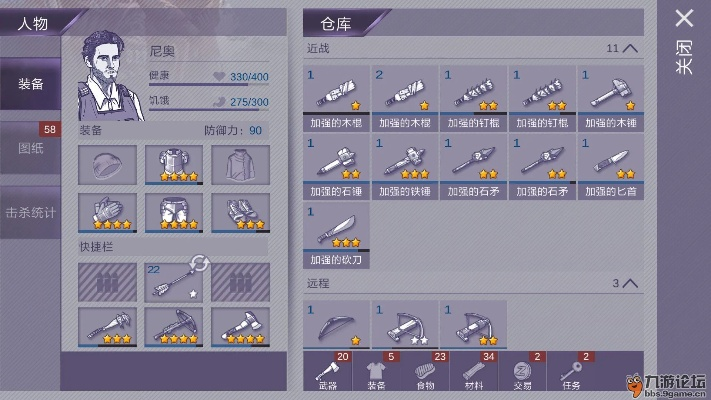Select the equipped gloves slot
Viewport: 711px width, 400px height.
pyautogui.click(x=105, y=212)
